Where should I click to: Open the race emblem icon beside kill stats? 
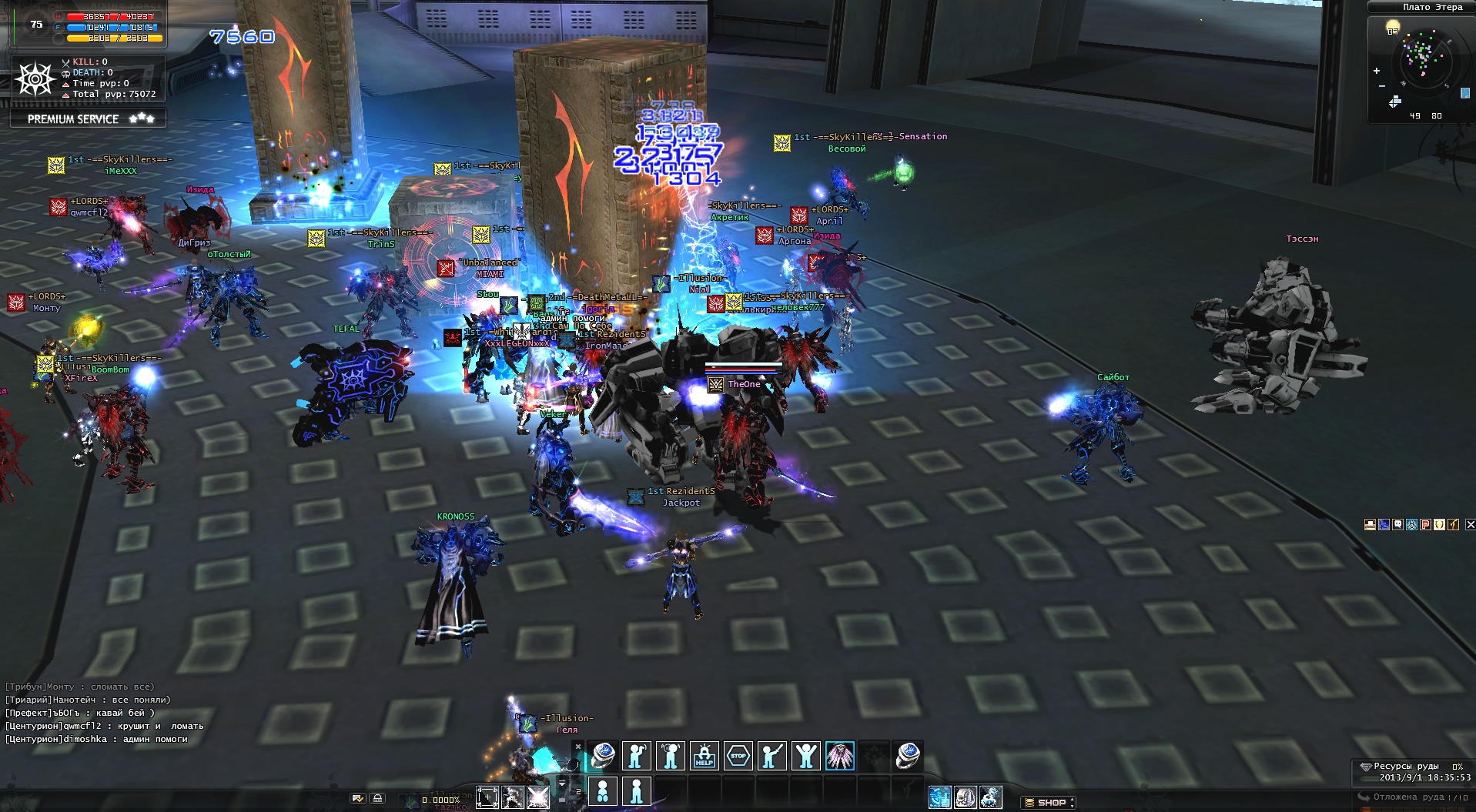click(35, 79)
